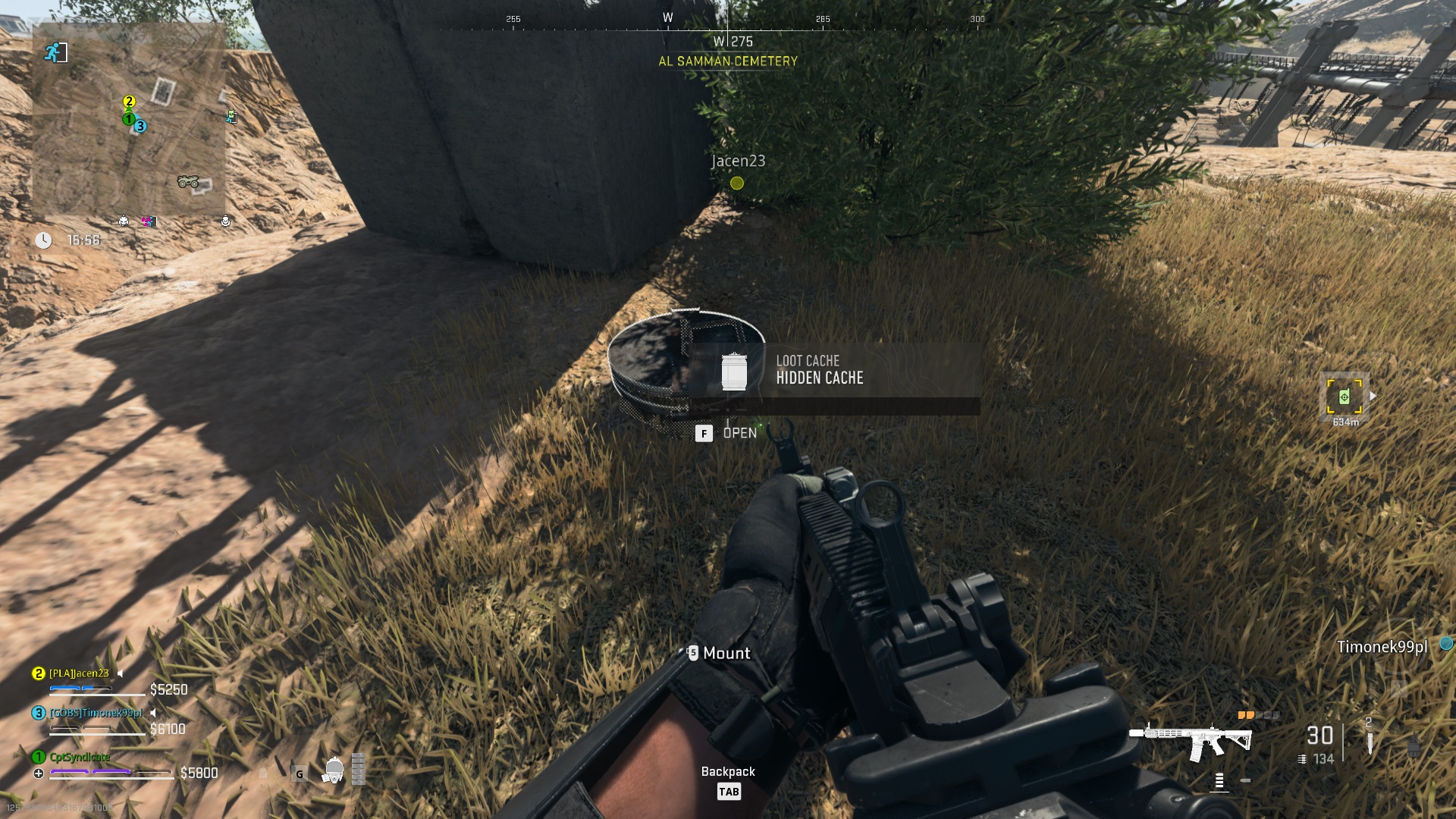Click the enemy door icon on the minimap's right edge
Screen dimensions: 1456x819
(231, 116)
